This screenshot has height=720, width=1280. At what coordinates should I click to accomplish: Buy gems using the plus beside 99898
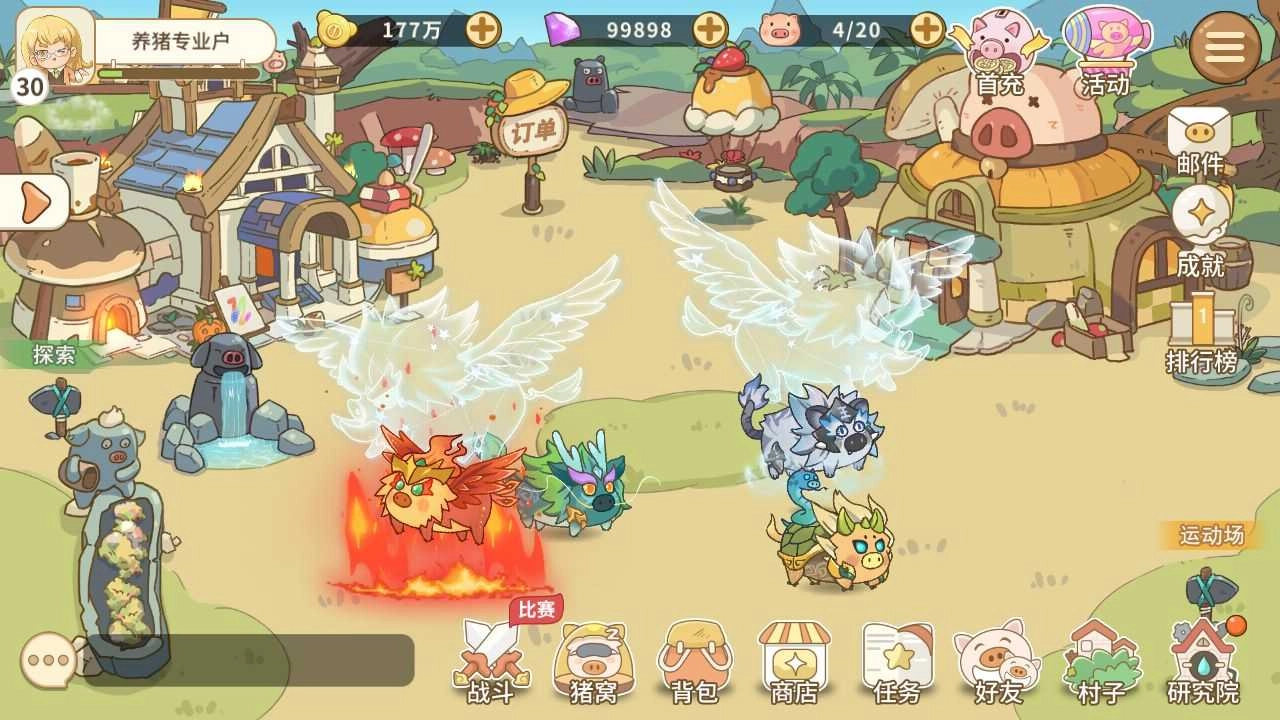pos(712,29)
